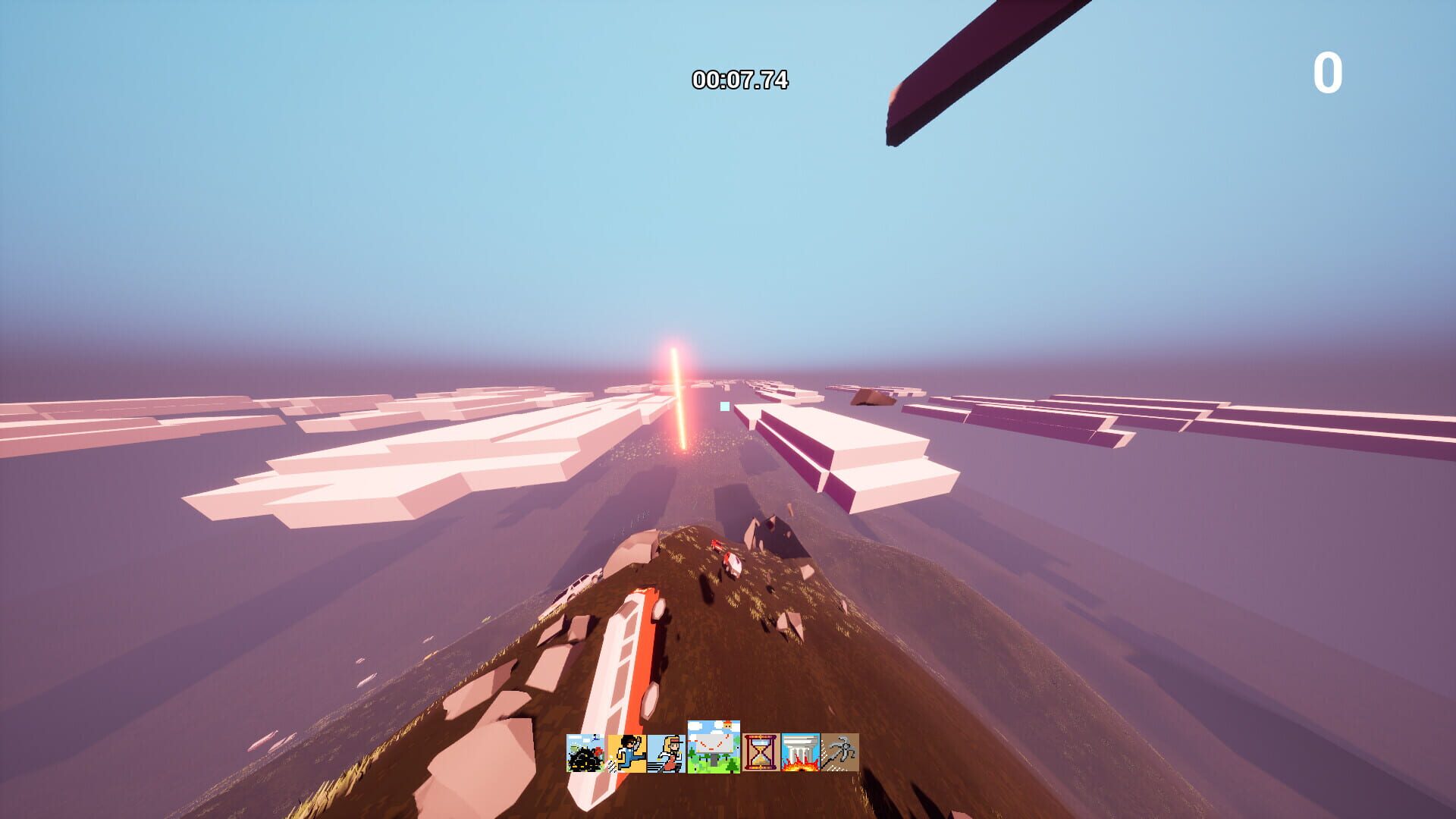Click the race timer showing 00:07.74
Screen dimensions: 1456x819
tap(741, 78)
